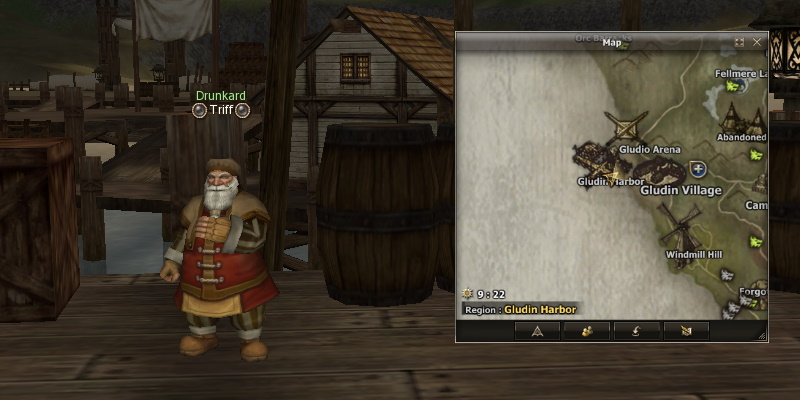This screenshot has height=400, width=800.
Task: Click the curved-arrow button below the map
Action: click(636, 330)
